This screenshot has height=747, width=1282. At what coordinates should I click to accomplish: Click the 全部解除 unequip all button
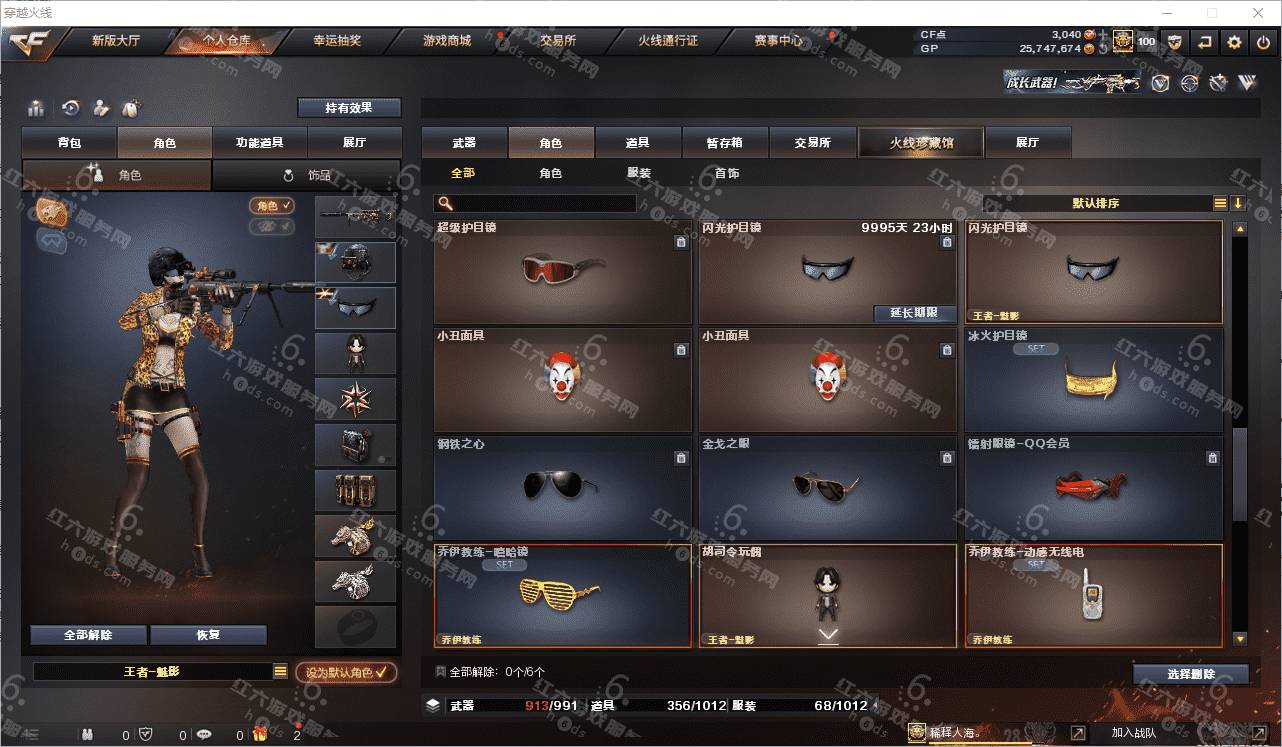(x=88, y=635)
